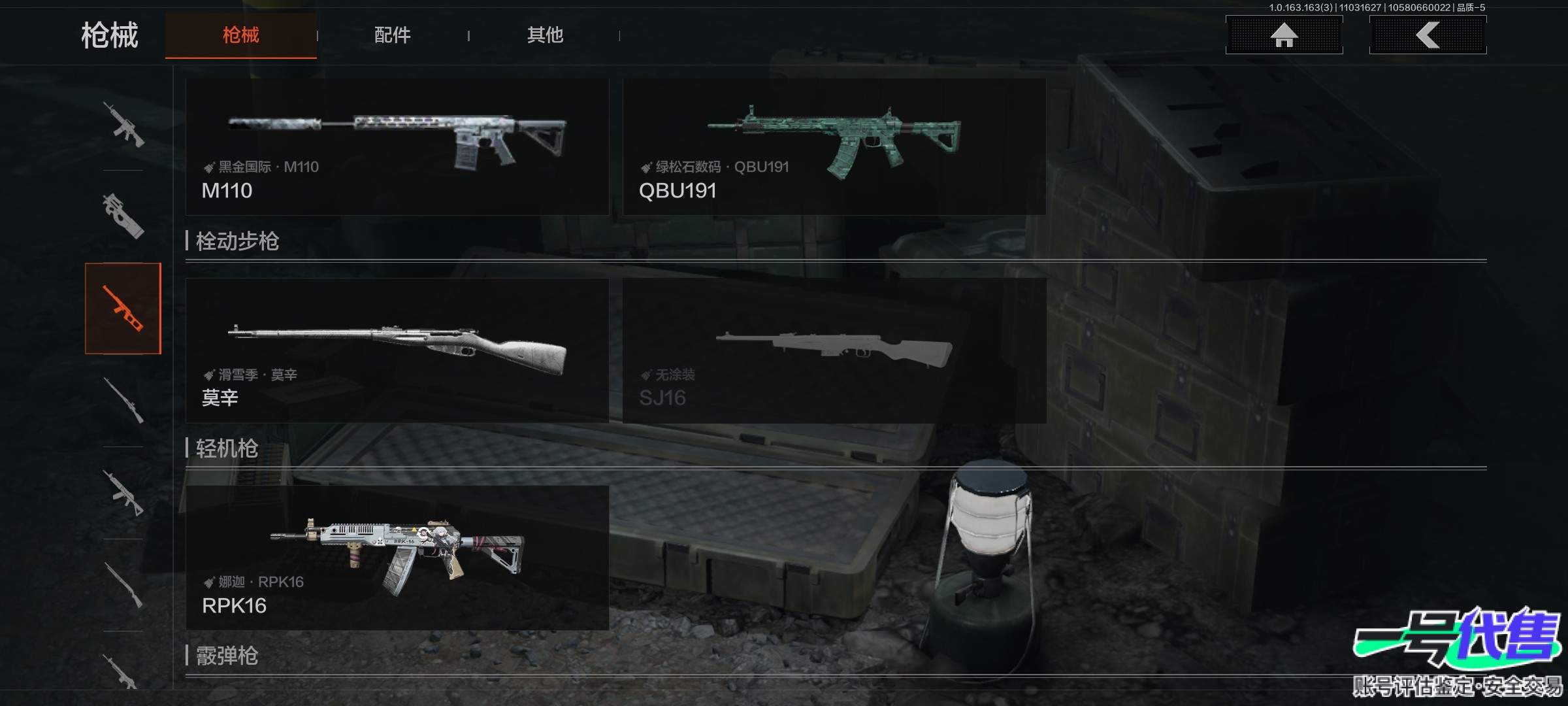Image resolution: width=1568 pixels, height=706 pixels.
Task: Switch to the 枪械 tab
Action: pyautogui.click(x=240, y=35)
